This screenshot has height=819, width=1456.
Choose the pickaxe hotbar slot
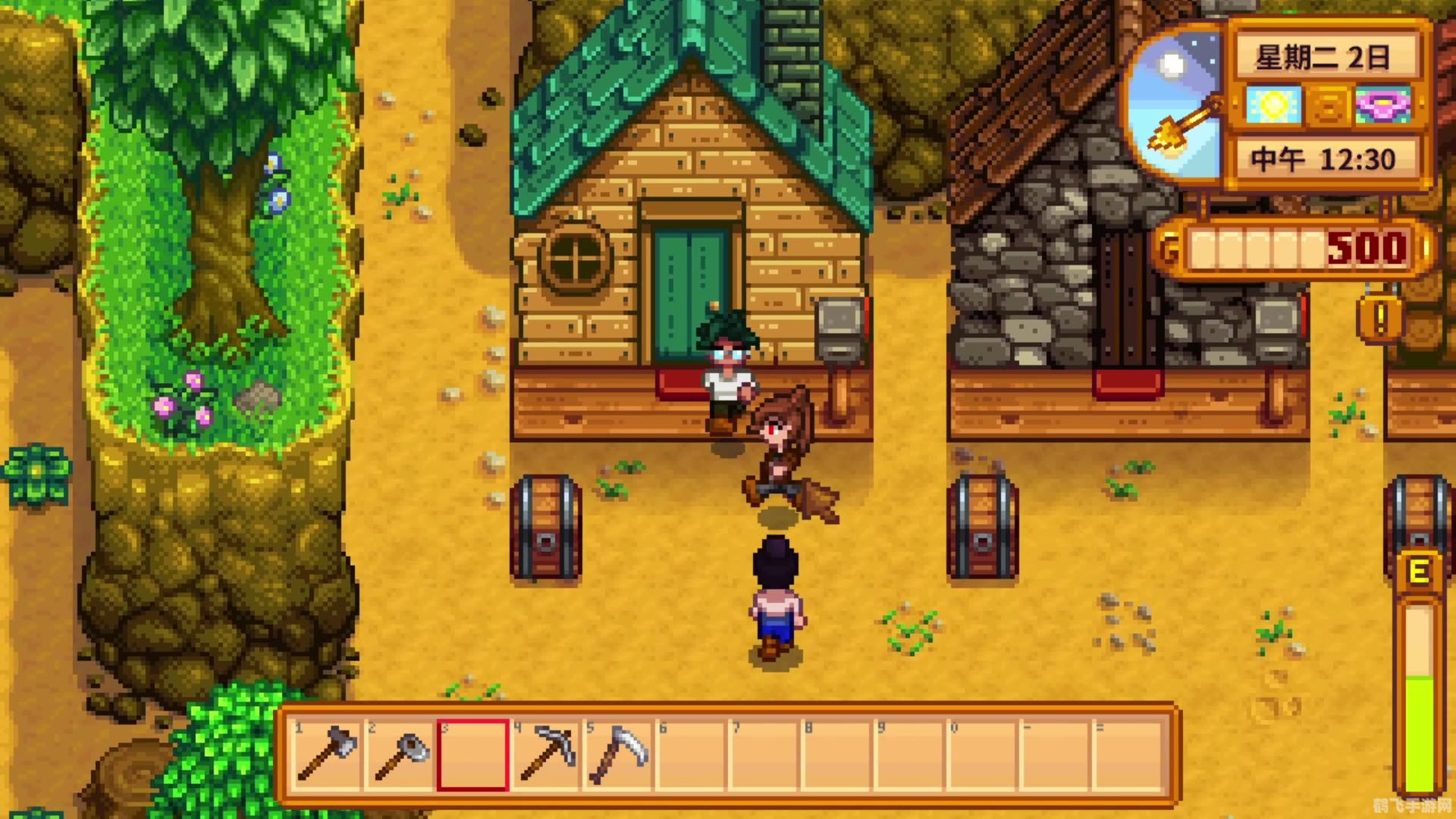[548, 754]
